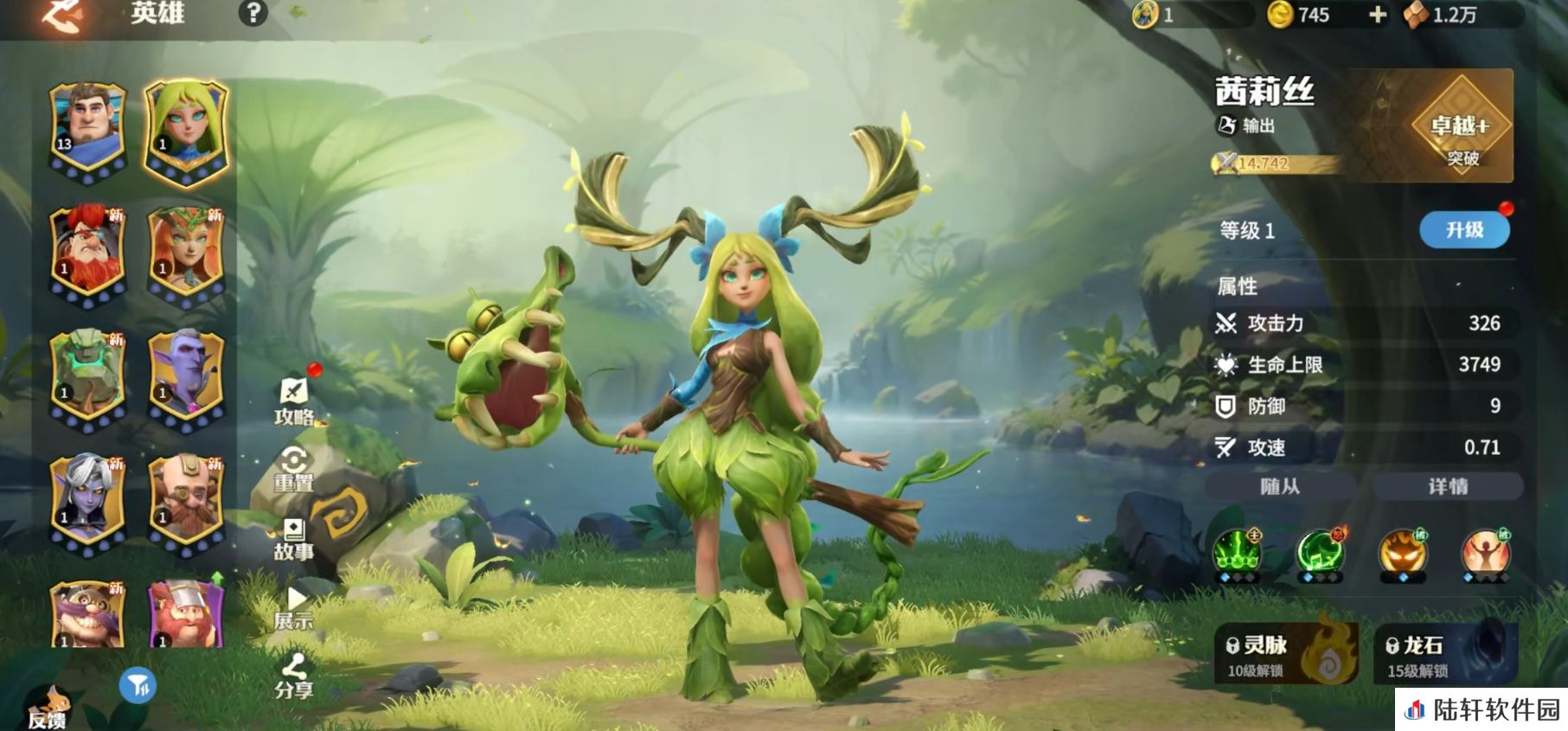The height and width of the screenshot is (731, 1568).
Task: Open the 攻略 strategy guide
Action: tap(294, 401)
